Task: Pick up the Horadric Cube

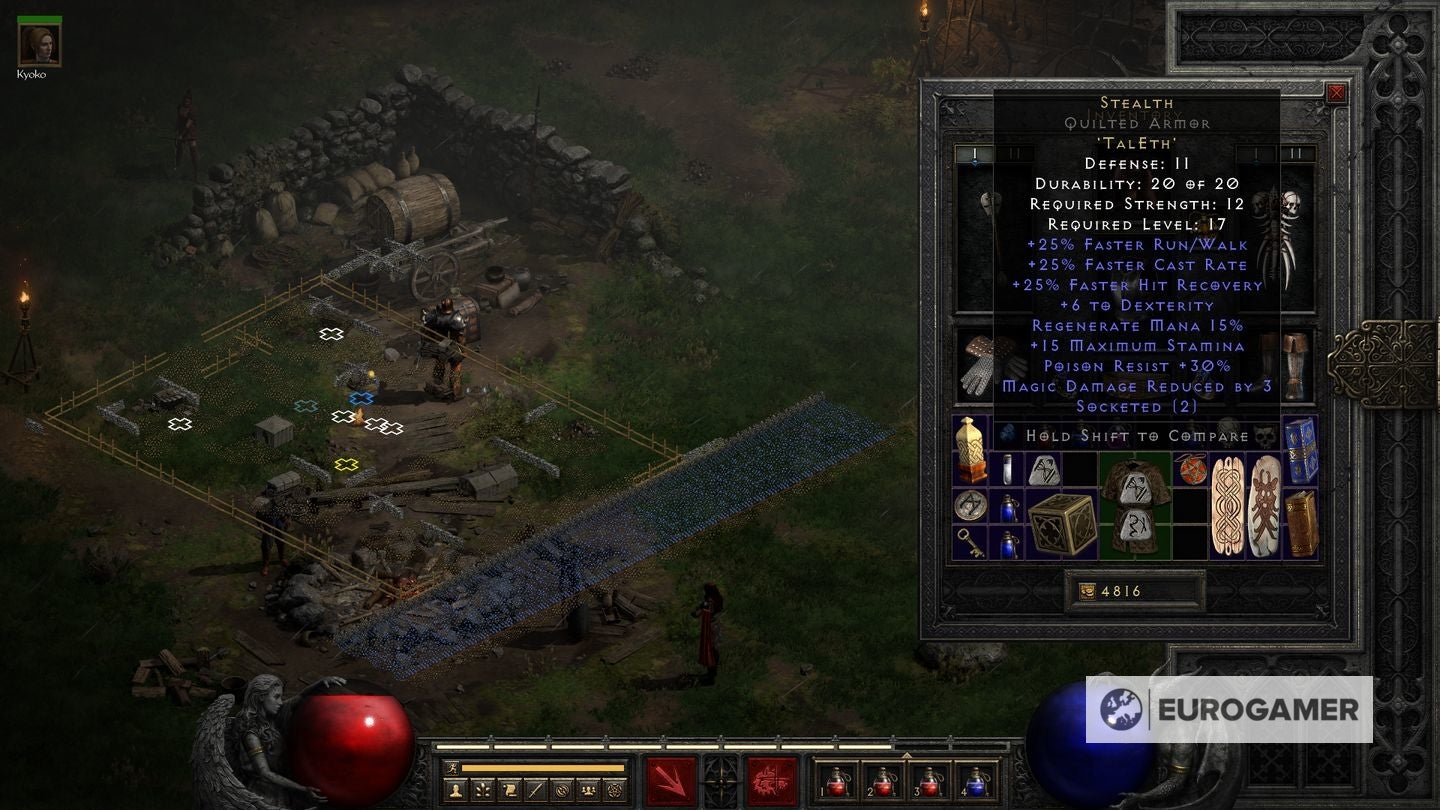Action: pos(1062,524)
